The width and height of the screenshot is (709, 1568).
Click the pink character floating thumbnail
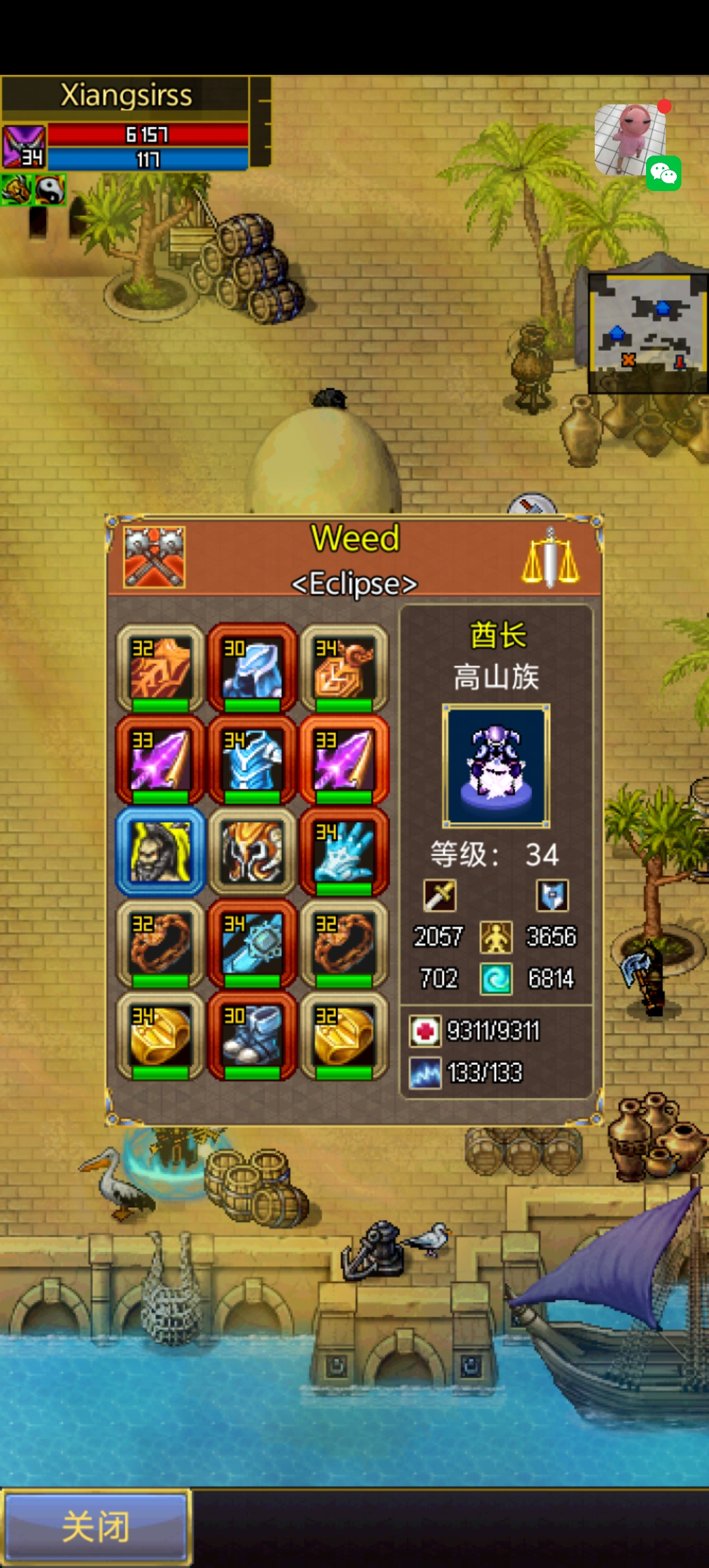(x=629, y=138)
